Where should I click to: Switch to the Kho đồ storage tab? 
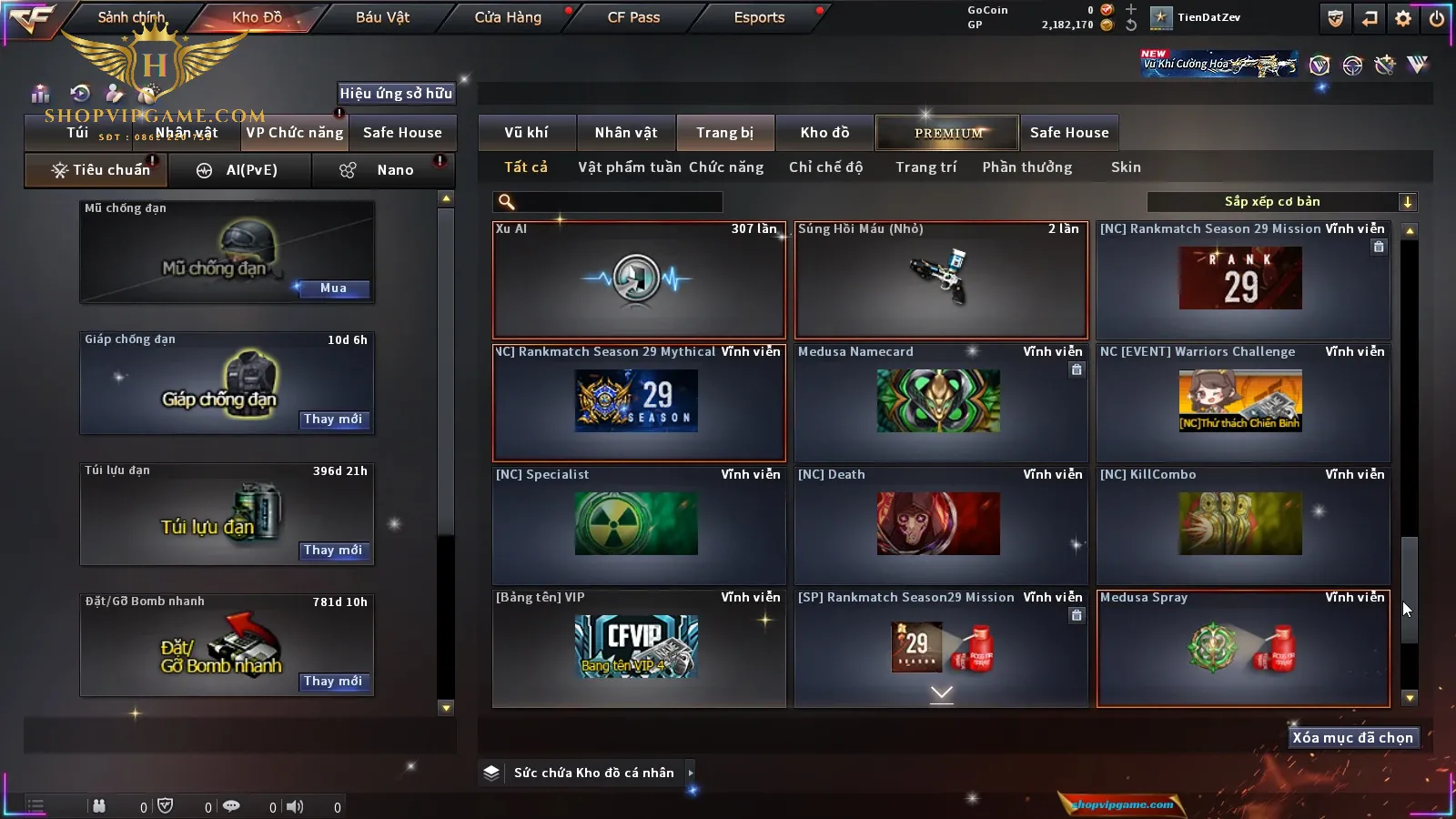click(824, 133)
